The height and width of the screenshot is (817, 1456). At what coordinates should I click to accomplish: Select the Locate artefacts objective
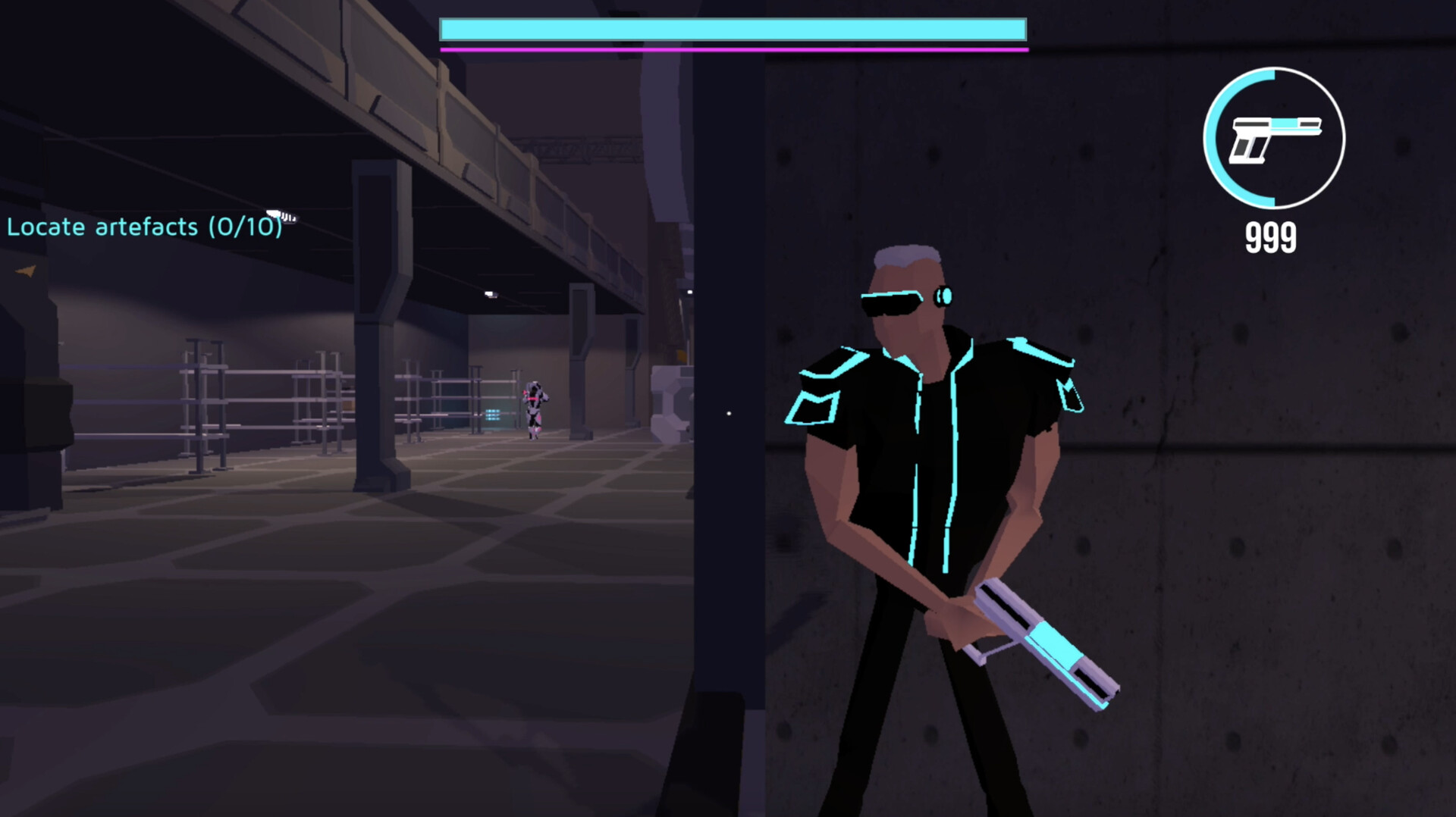click(144, 227)
